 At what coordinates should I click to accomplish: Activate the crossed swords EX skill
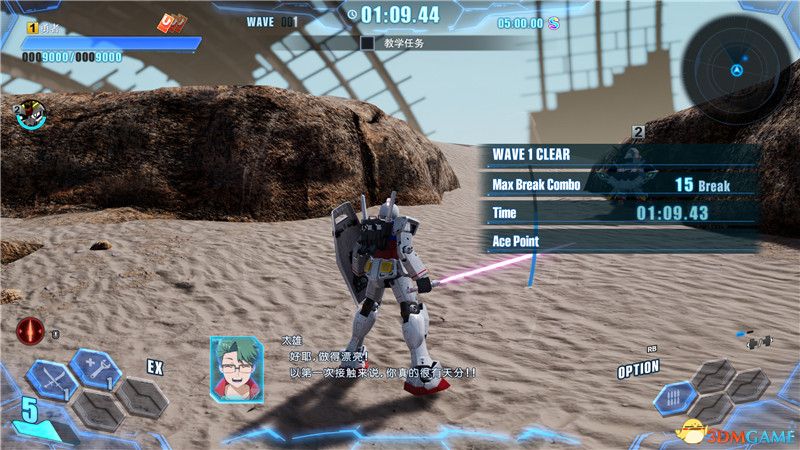(x=50, y=381)
